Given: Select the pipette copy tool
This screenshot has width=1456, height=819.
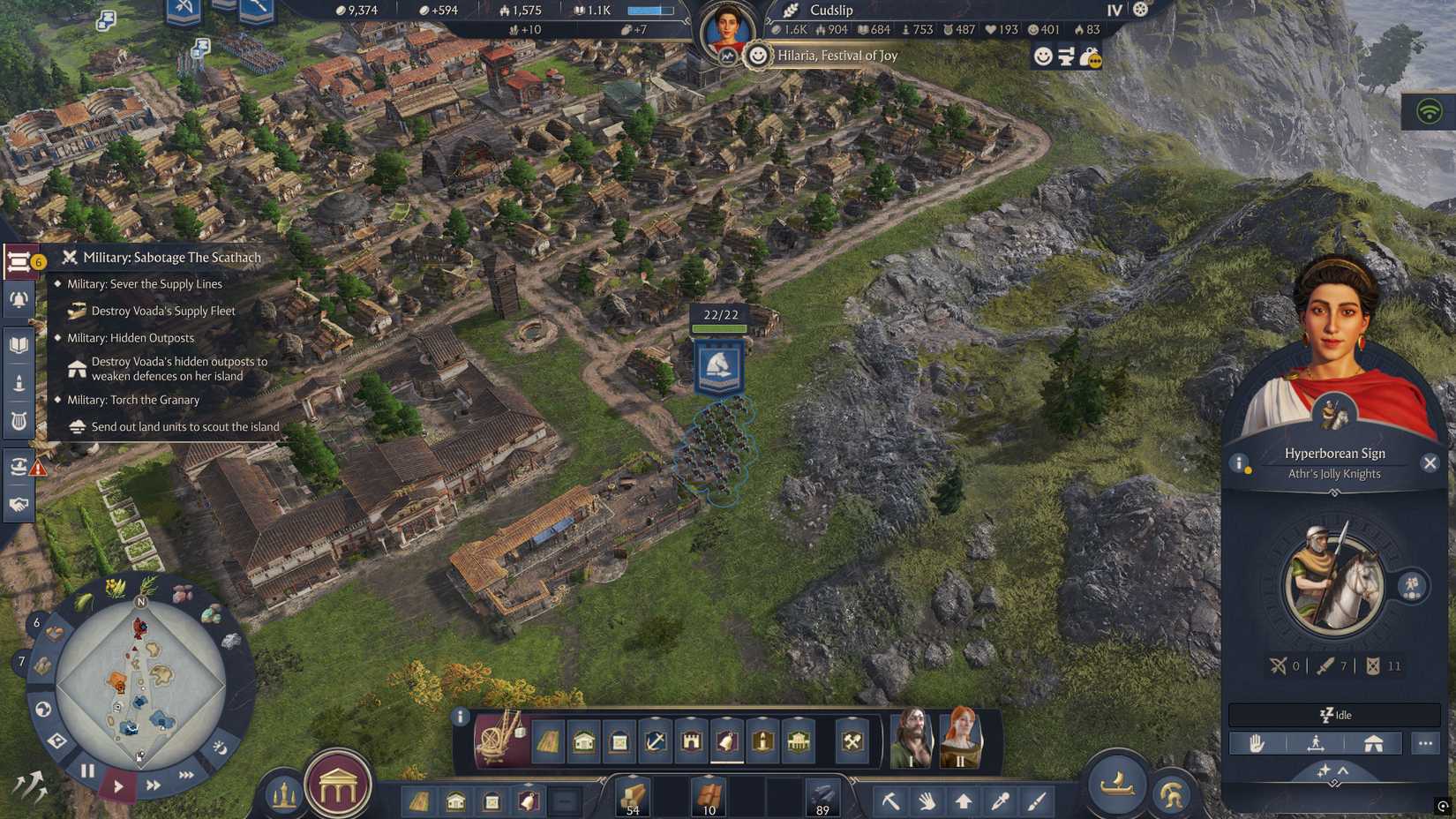Looking at the screenshot, I should tap(1000, 801).
